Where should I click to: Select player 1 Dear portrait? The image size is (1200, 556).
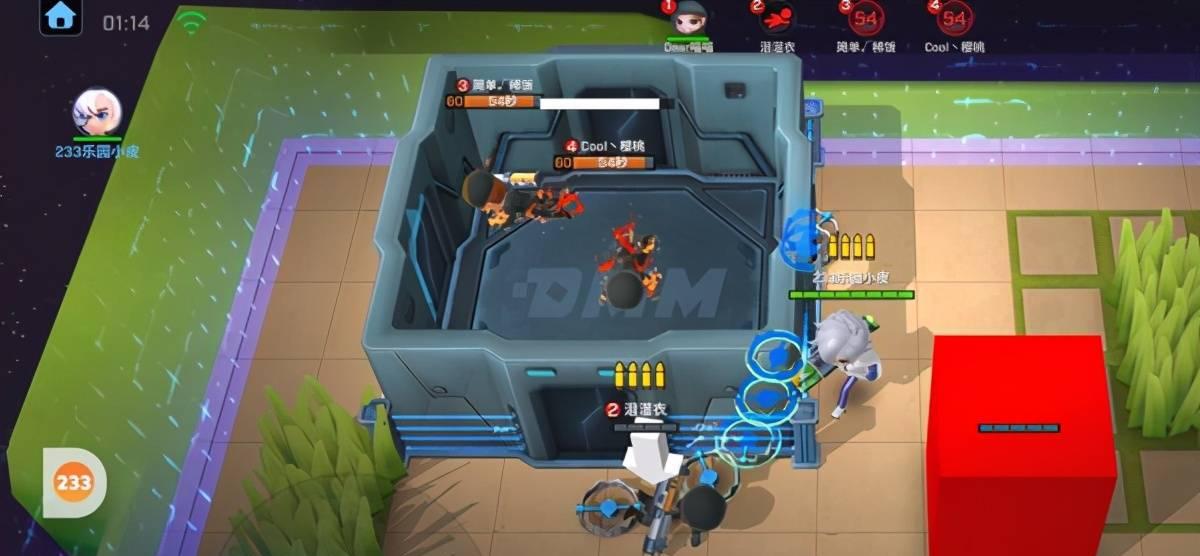(x=688, y=18)
